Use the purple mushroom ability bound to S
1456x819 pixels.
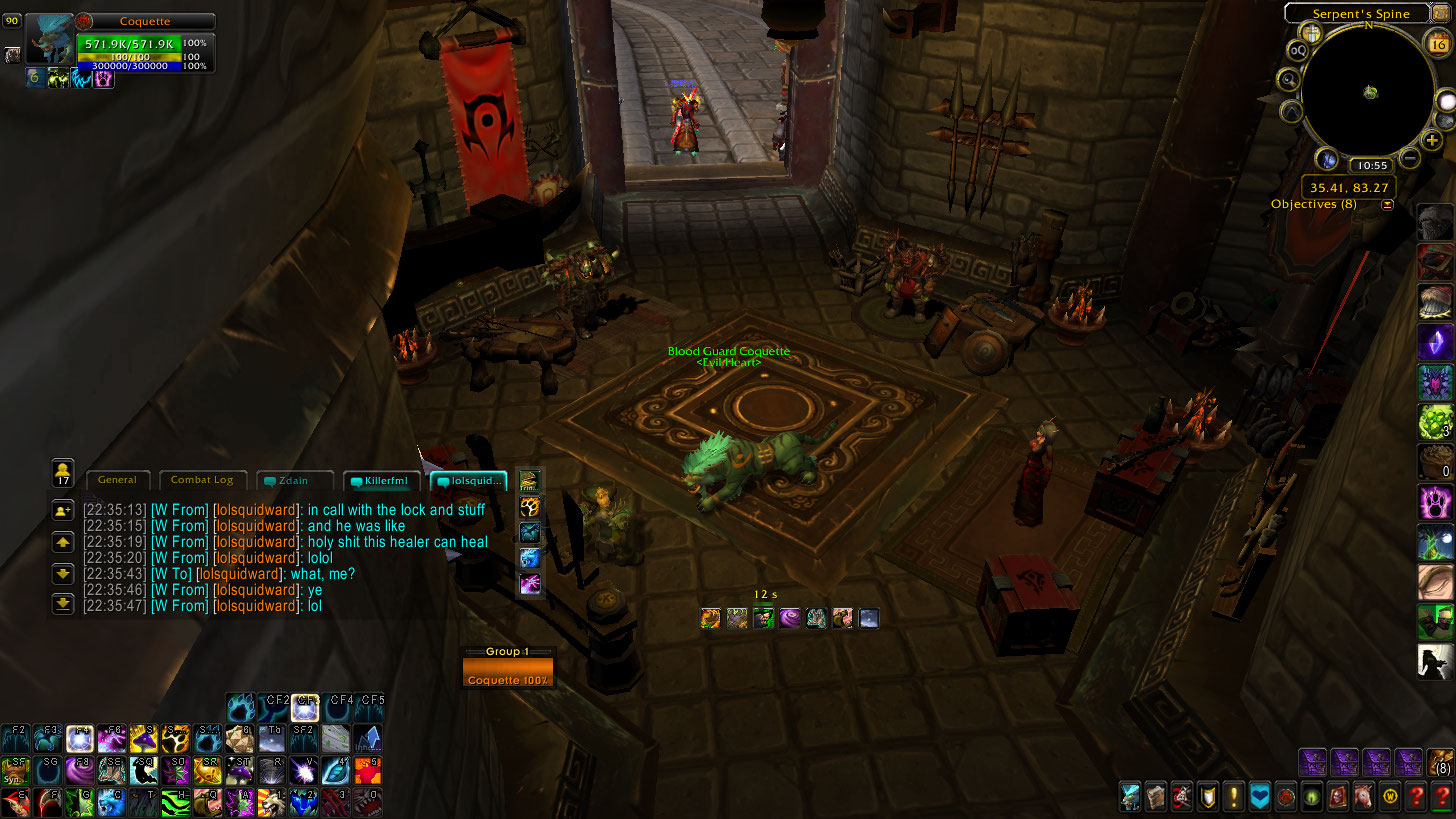pos(144,739)
